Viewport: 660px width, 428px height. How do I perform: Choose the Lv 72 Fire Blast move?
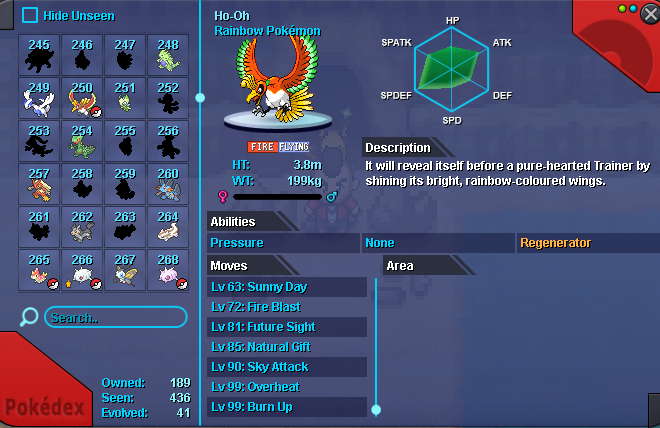[287, 307]
